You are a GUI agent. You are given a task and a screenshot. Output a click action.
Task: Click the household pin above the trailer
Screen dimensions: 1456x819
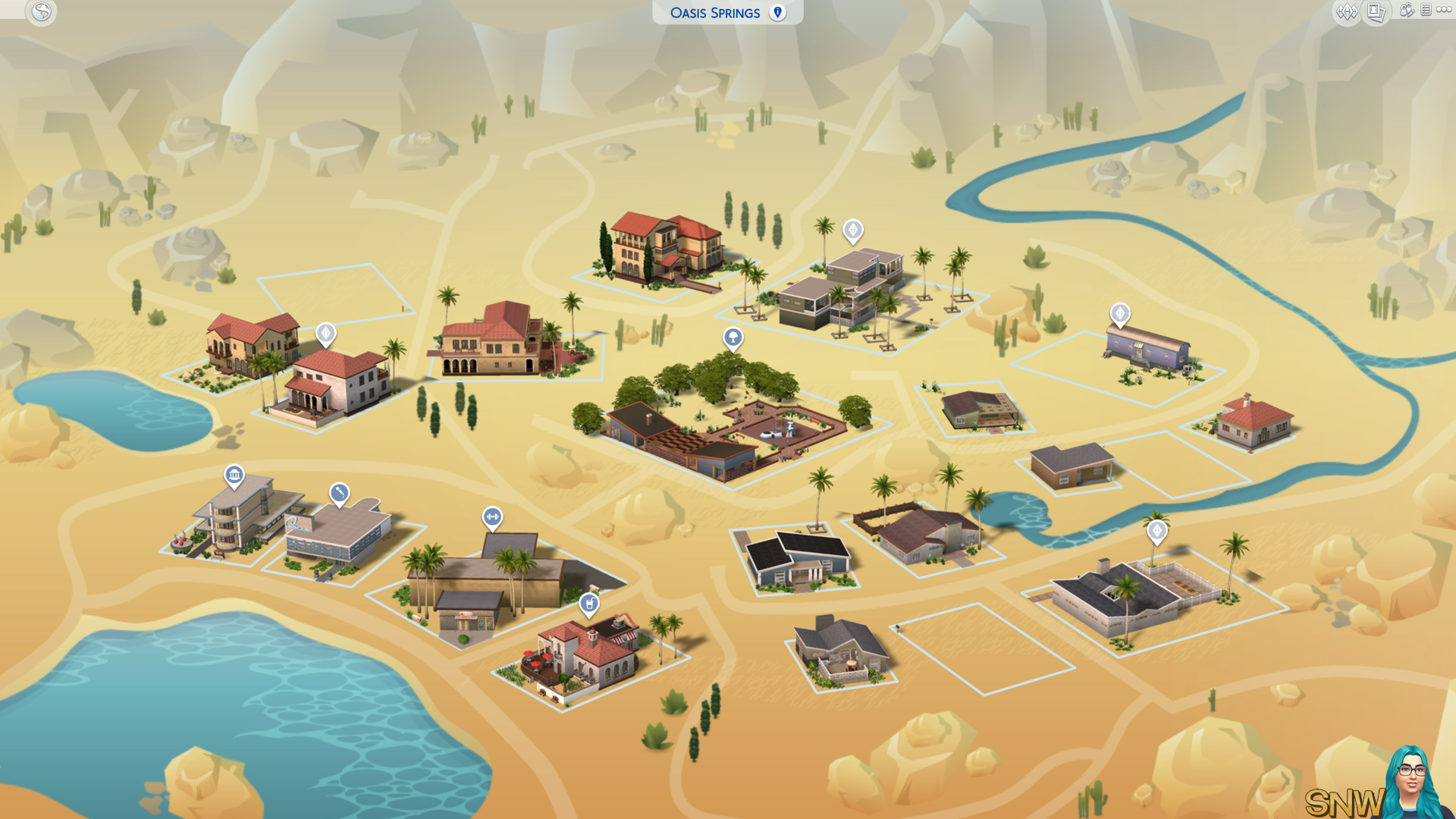point(1120,313)
